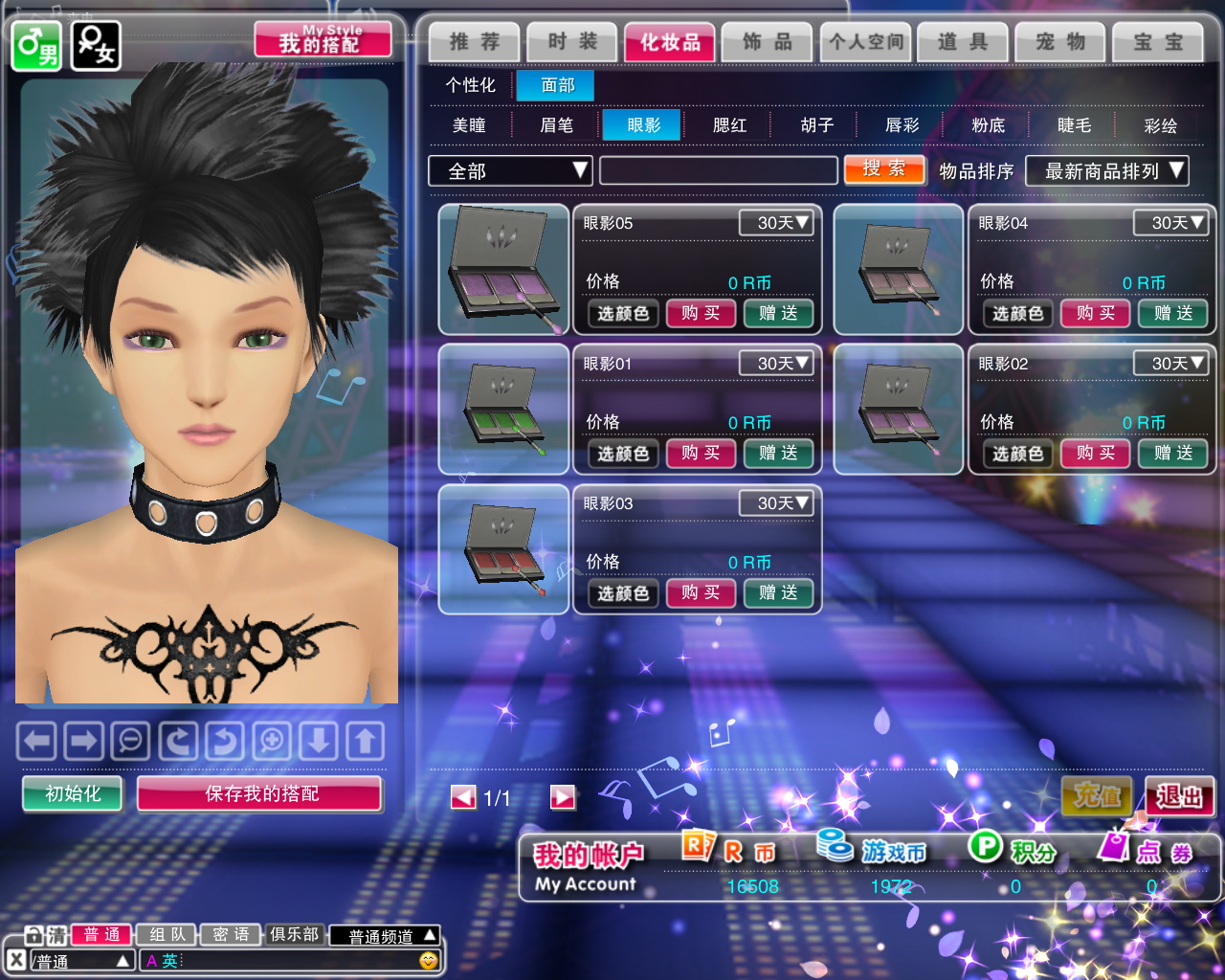This screenshot has width=1225, height=980.
Task: Open the 30天 duration dropdown for 眼影02
Action: [1169, 364]
